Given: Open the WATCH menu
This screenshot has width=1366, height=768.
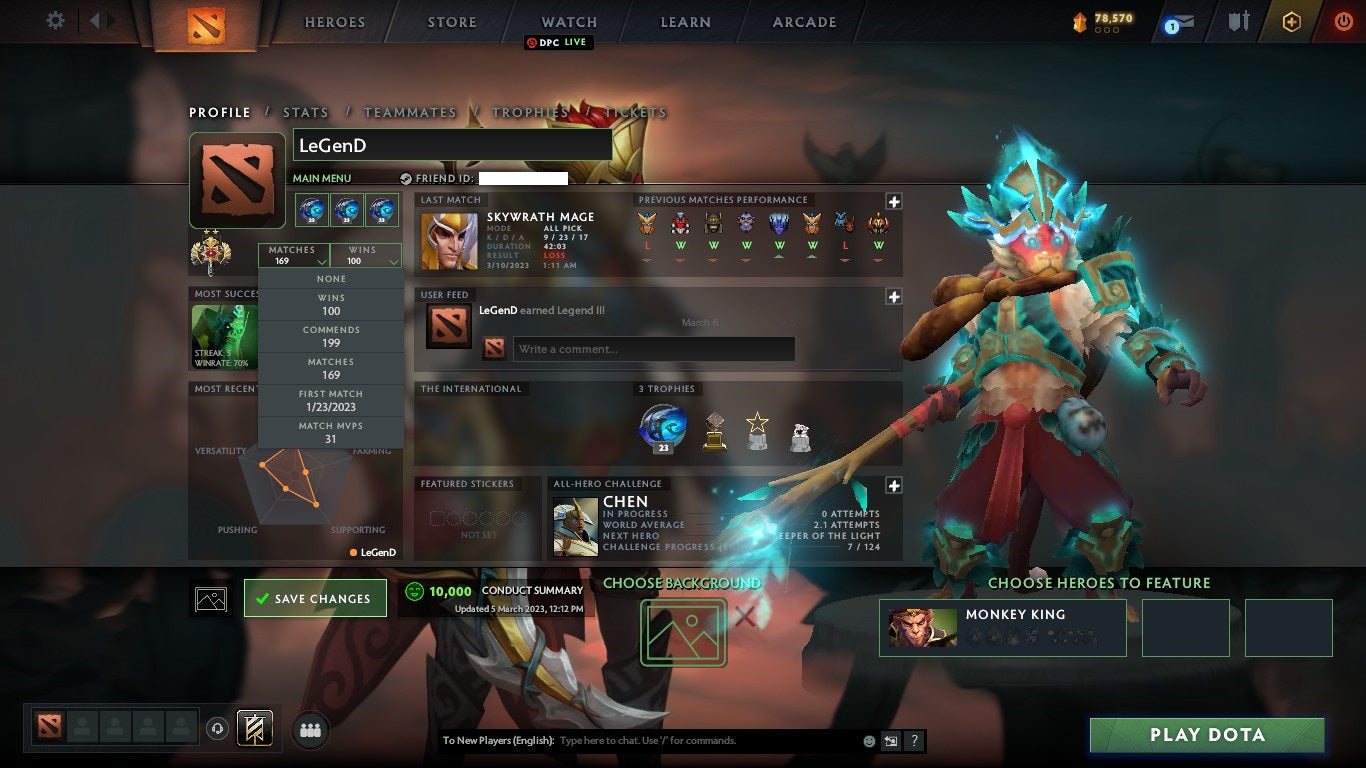Looking at the screenshot, I should [568, 21].
